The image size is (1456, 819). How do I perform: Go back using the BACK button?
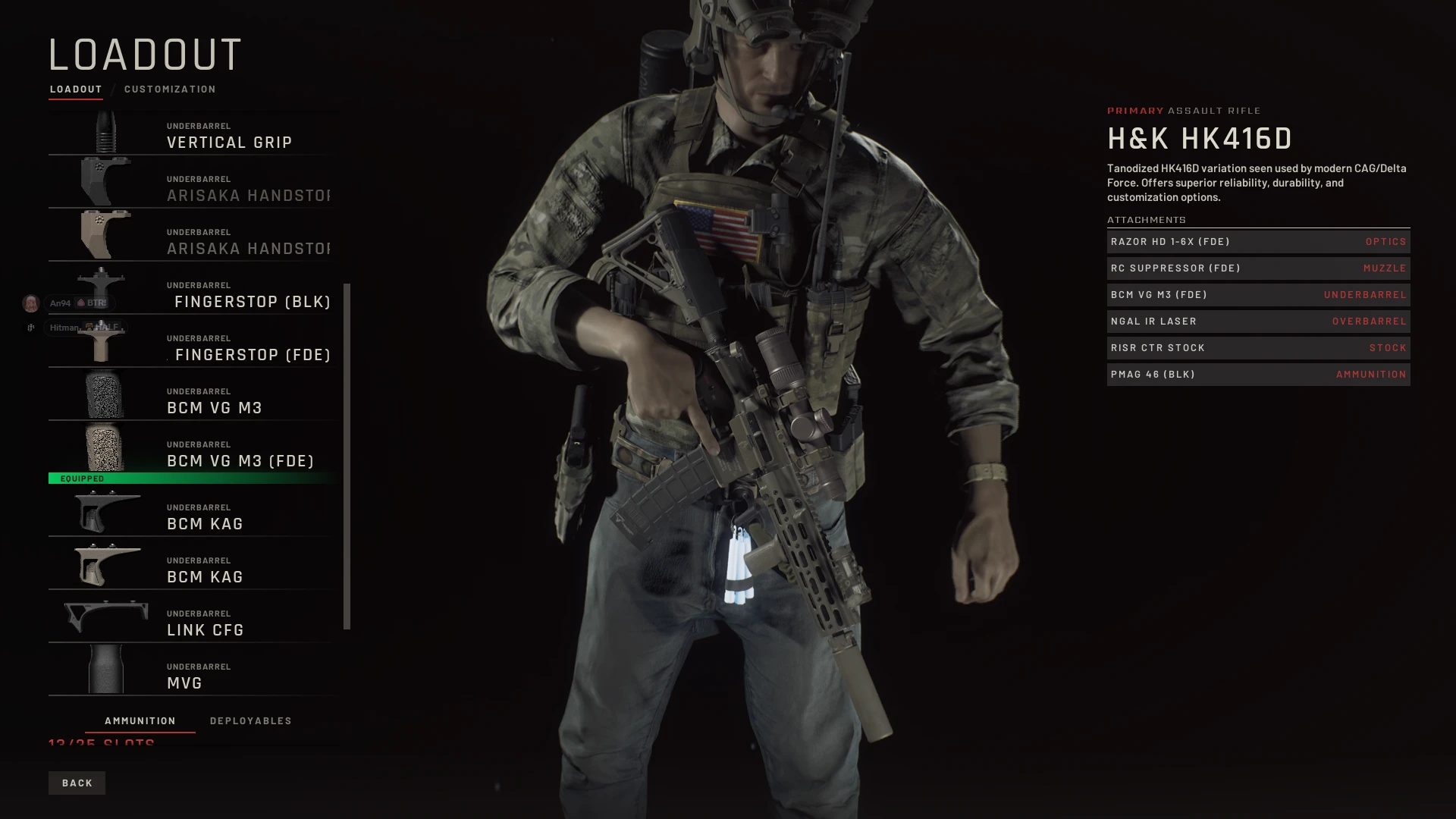point(77,783)
